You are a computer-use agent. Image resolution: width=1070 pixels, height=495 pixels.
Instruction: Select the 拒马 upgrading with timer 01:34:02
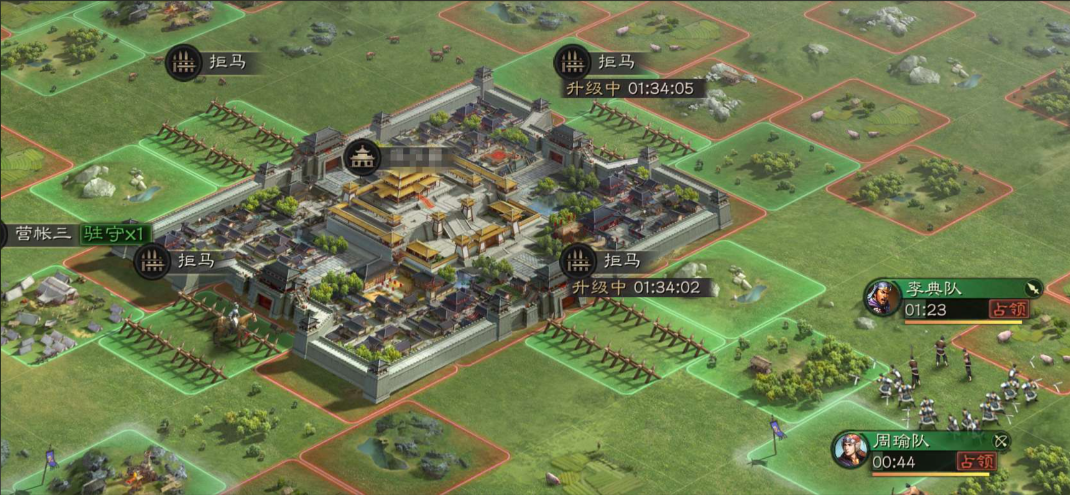click(x=579, y=261)
